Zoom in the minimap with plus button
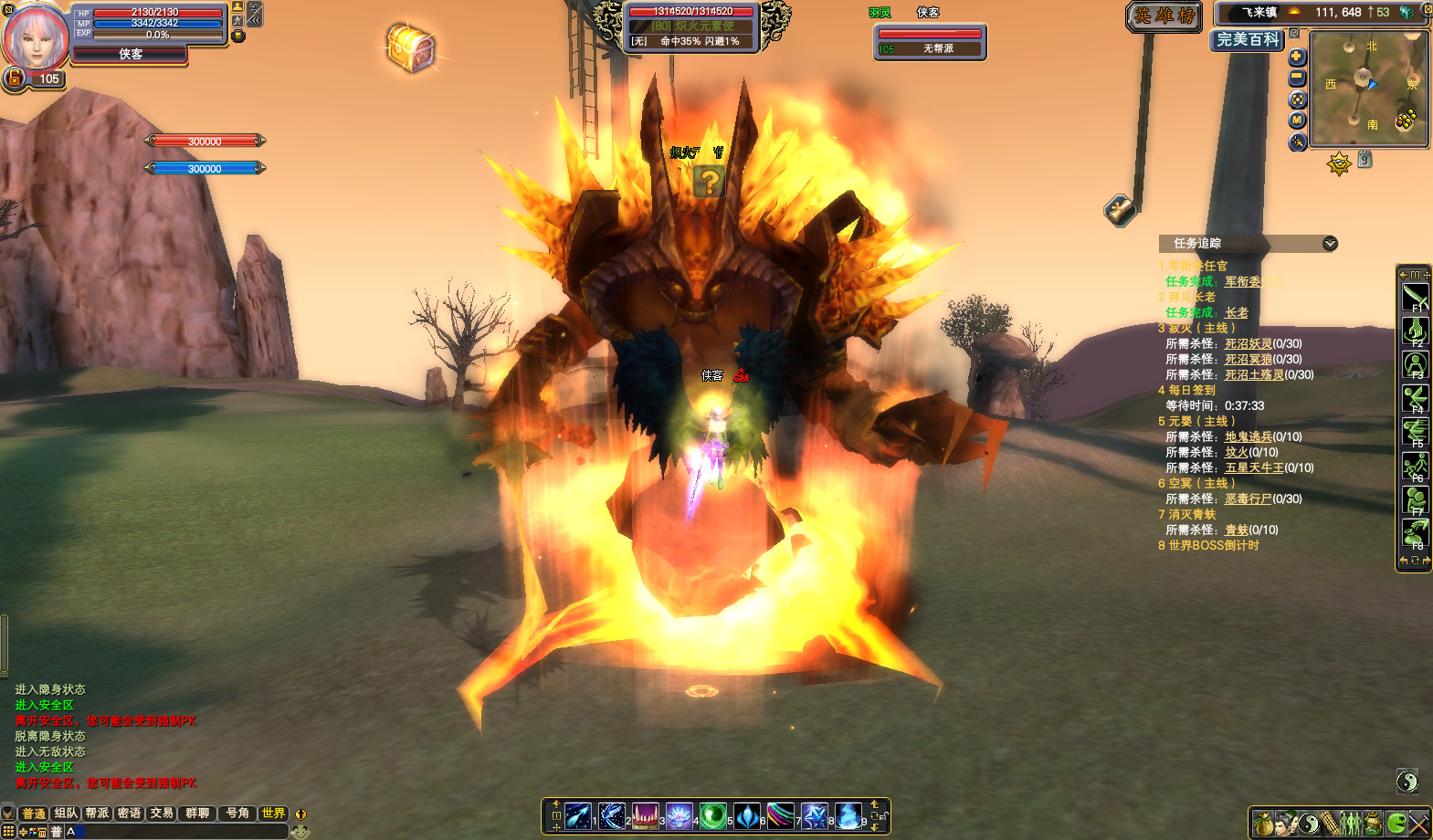Screen dimensions: 1433x840 (x=1297, y=57)
